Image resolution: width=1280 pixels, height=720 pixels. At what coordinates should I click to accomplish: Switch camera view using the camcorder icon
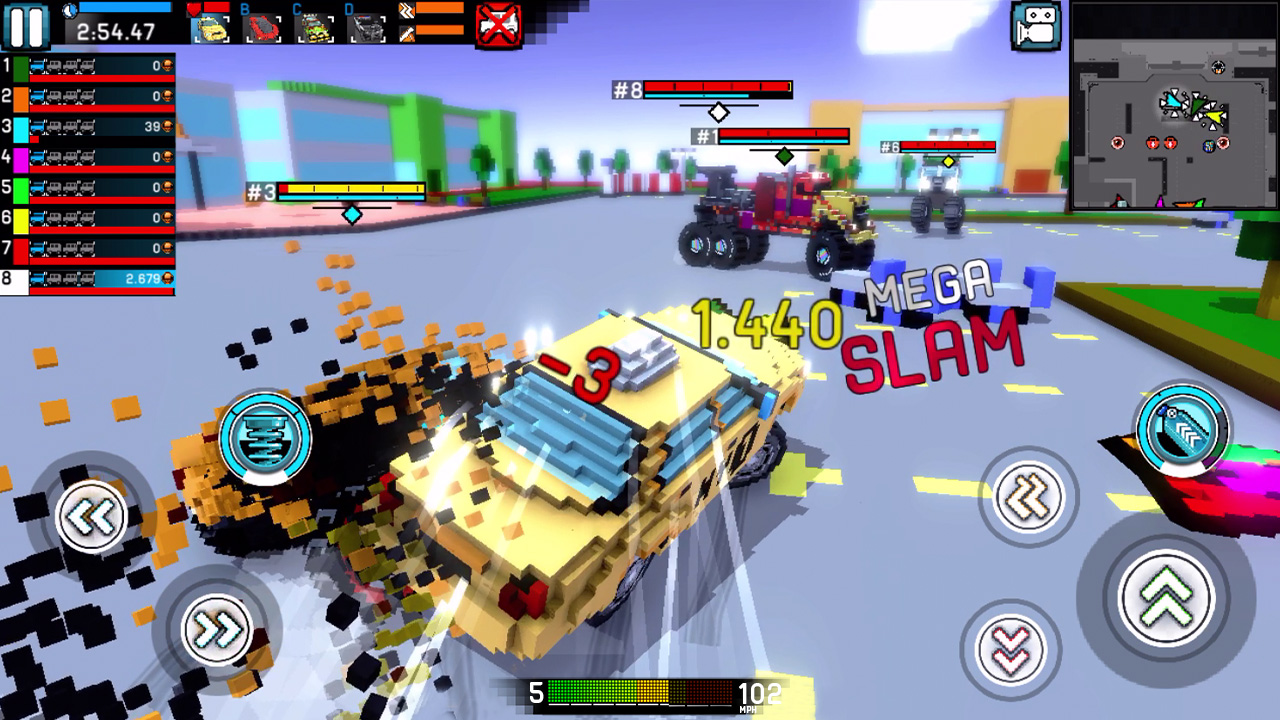point(1035,27)
